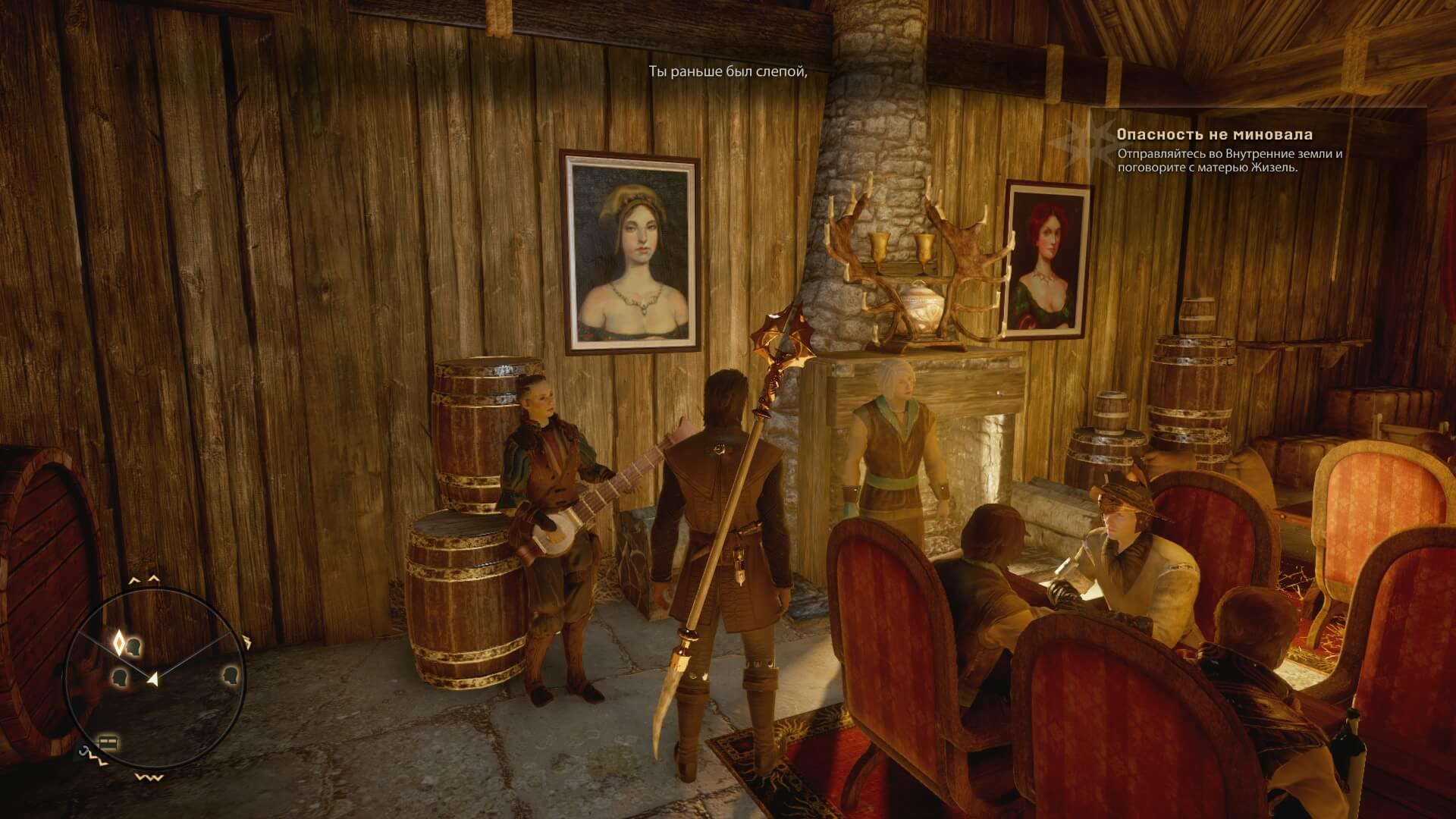The width and height of the screenshot is (1456, 819).
Task: Select the glowing quest diamond marker on the minimap
Action: (x=120, y=642)
